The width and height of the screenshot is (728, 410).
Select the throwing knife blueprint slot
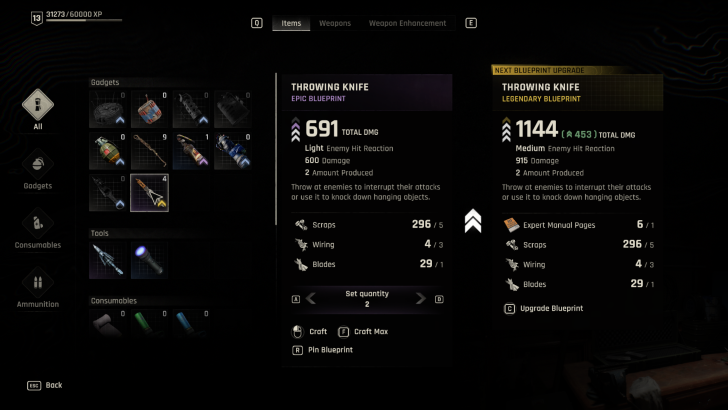tap(149, 193)
